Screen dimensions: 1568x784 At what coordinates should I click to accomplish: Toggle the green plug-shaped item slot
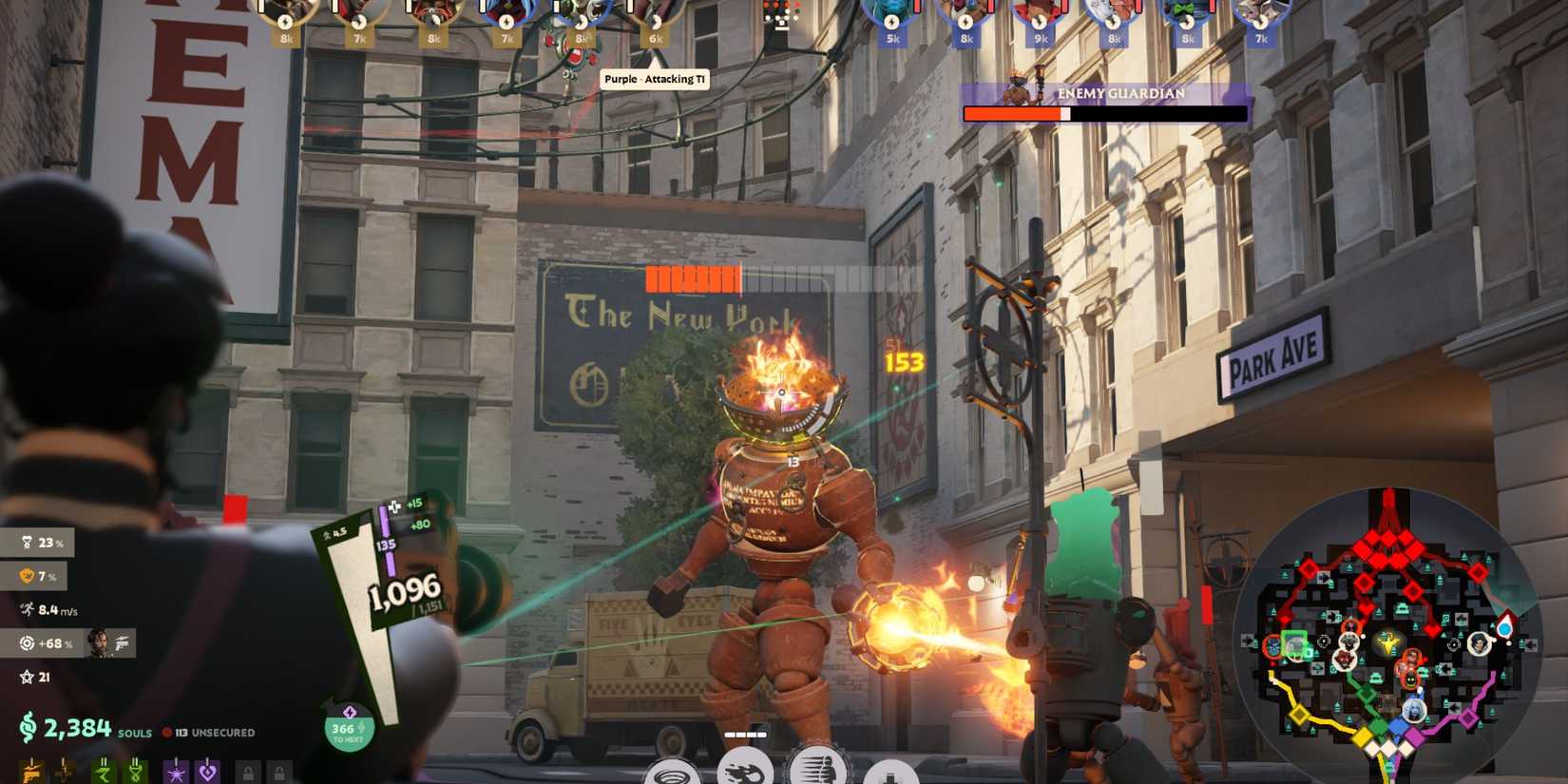[135, 773]
